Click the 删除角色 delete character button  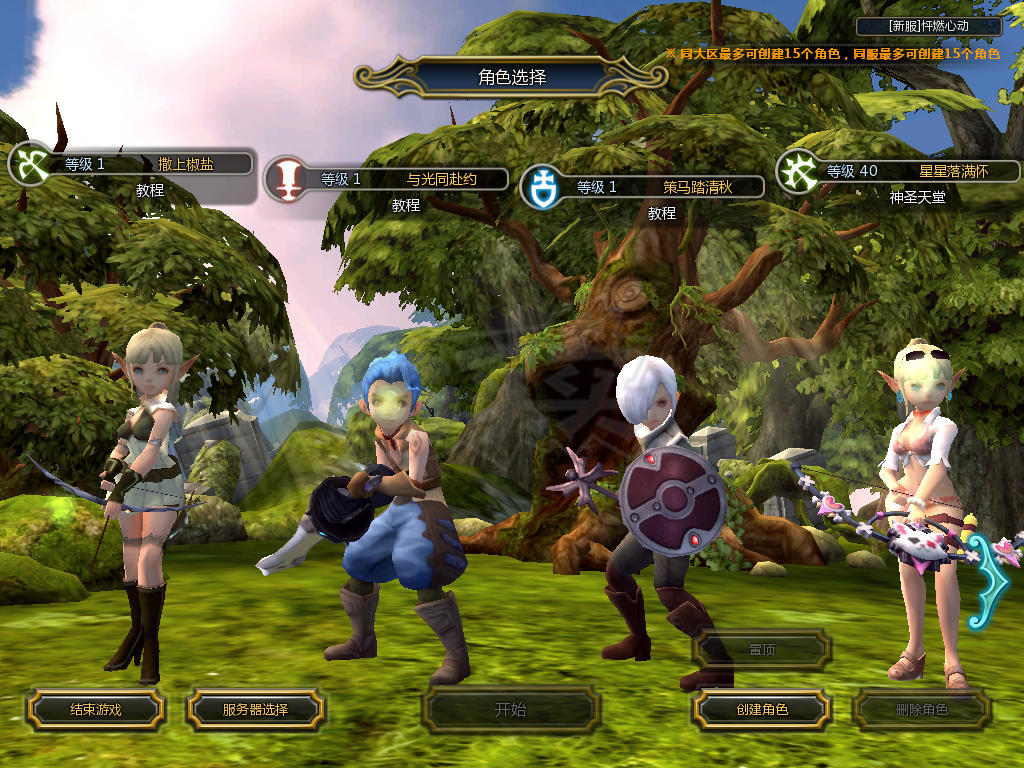921,710
